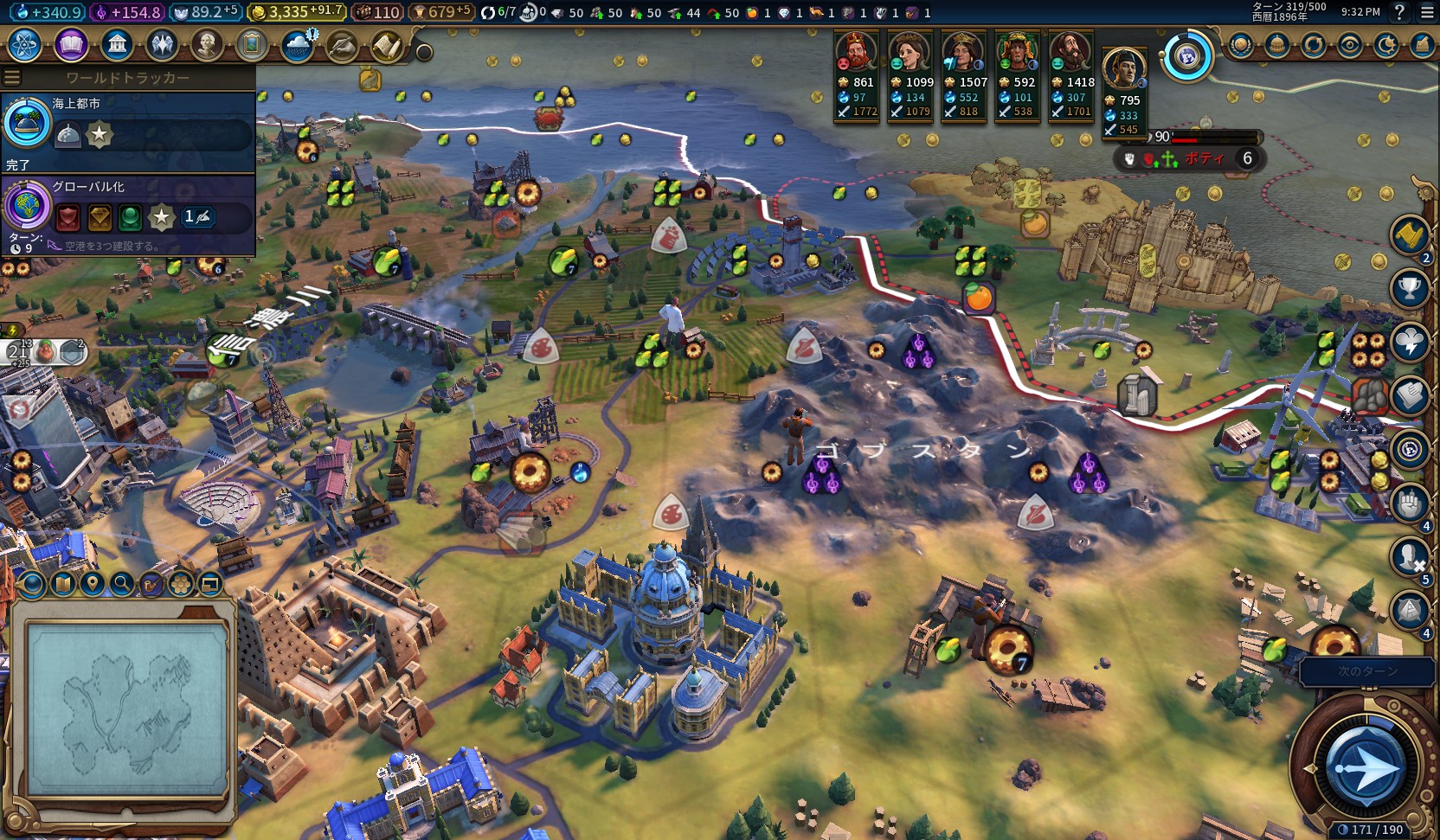
Task: Click the next turn arrow button
Action: (x=1365, y=766)
